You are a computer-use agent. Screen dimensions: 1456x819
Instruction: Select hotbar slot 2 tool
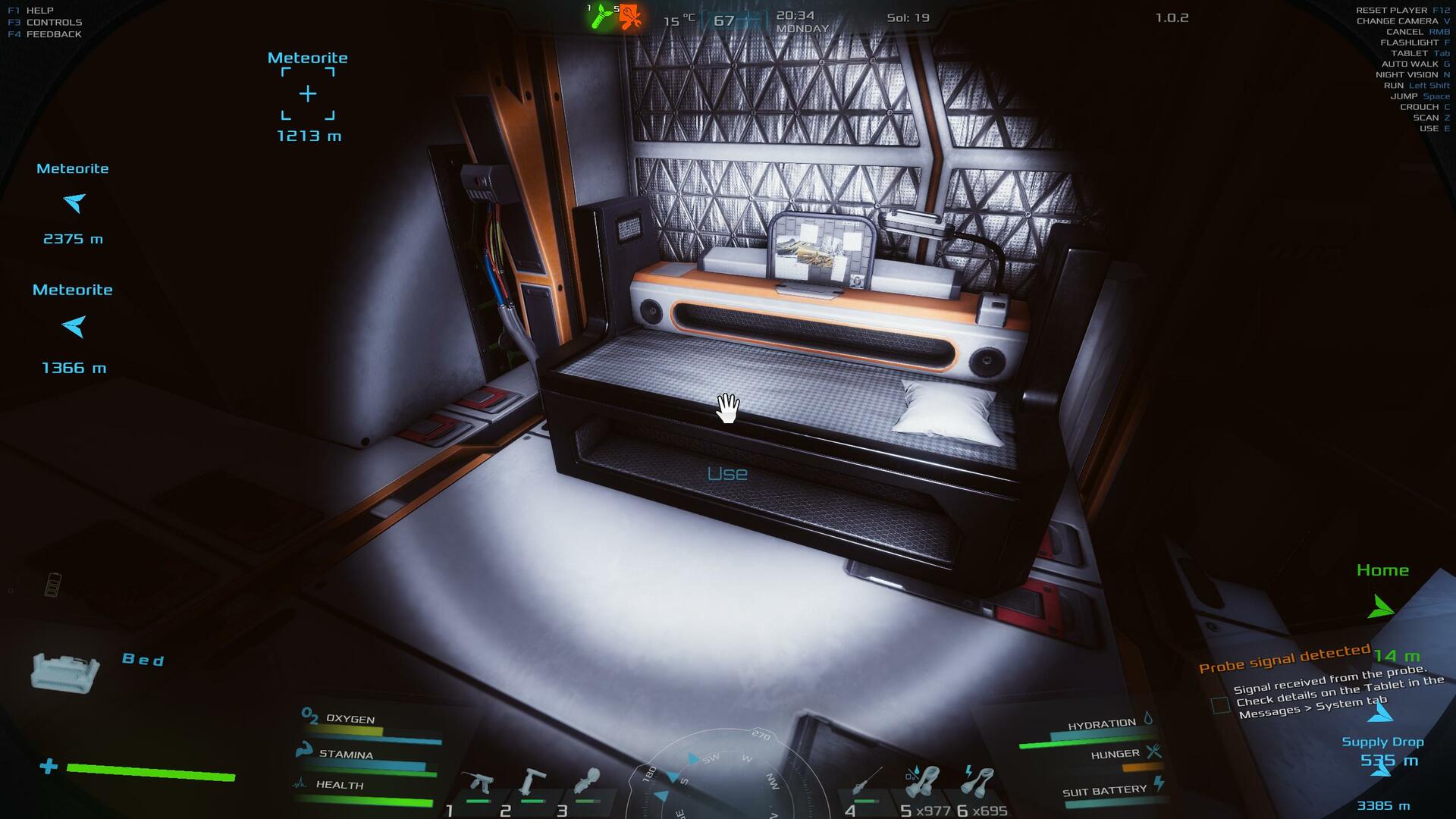point(532,781)
